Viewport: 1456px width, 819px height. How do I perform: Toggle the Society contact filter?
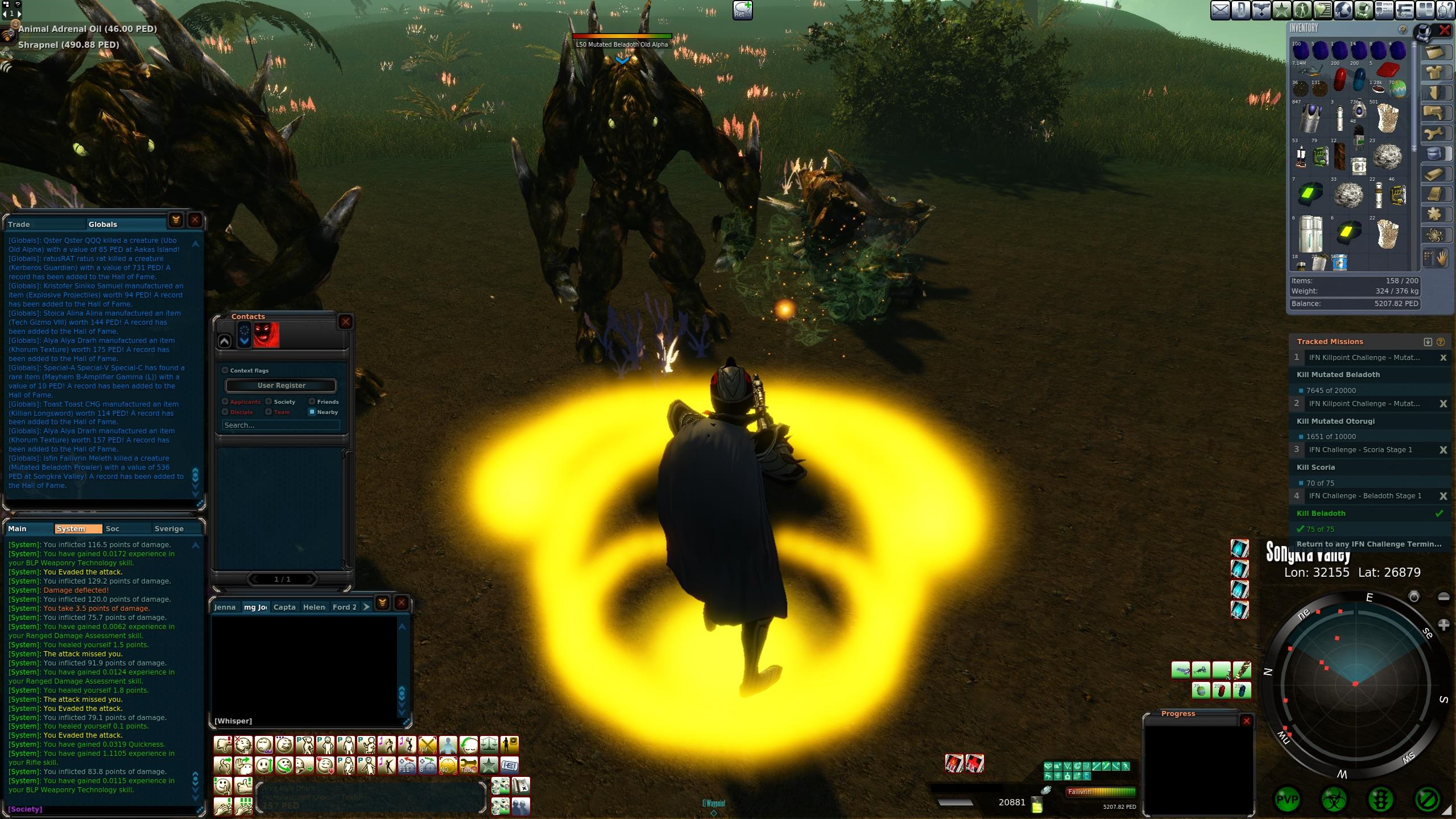click(268, 402)
